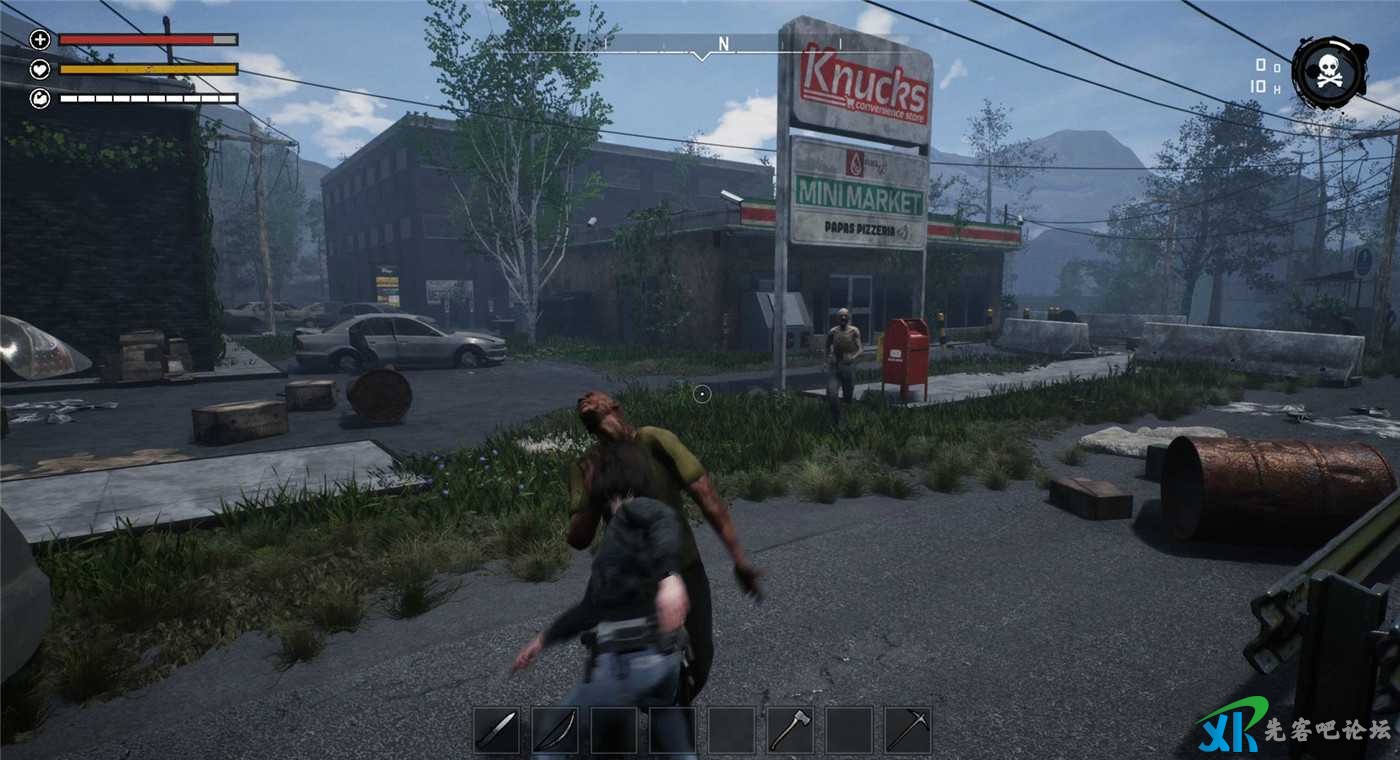
Task: Equip the bow from the hotbar
Action: pyautogui.click(x=555, y=730)
